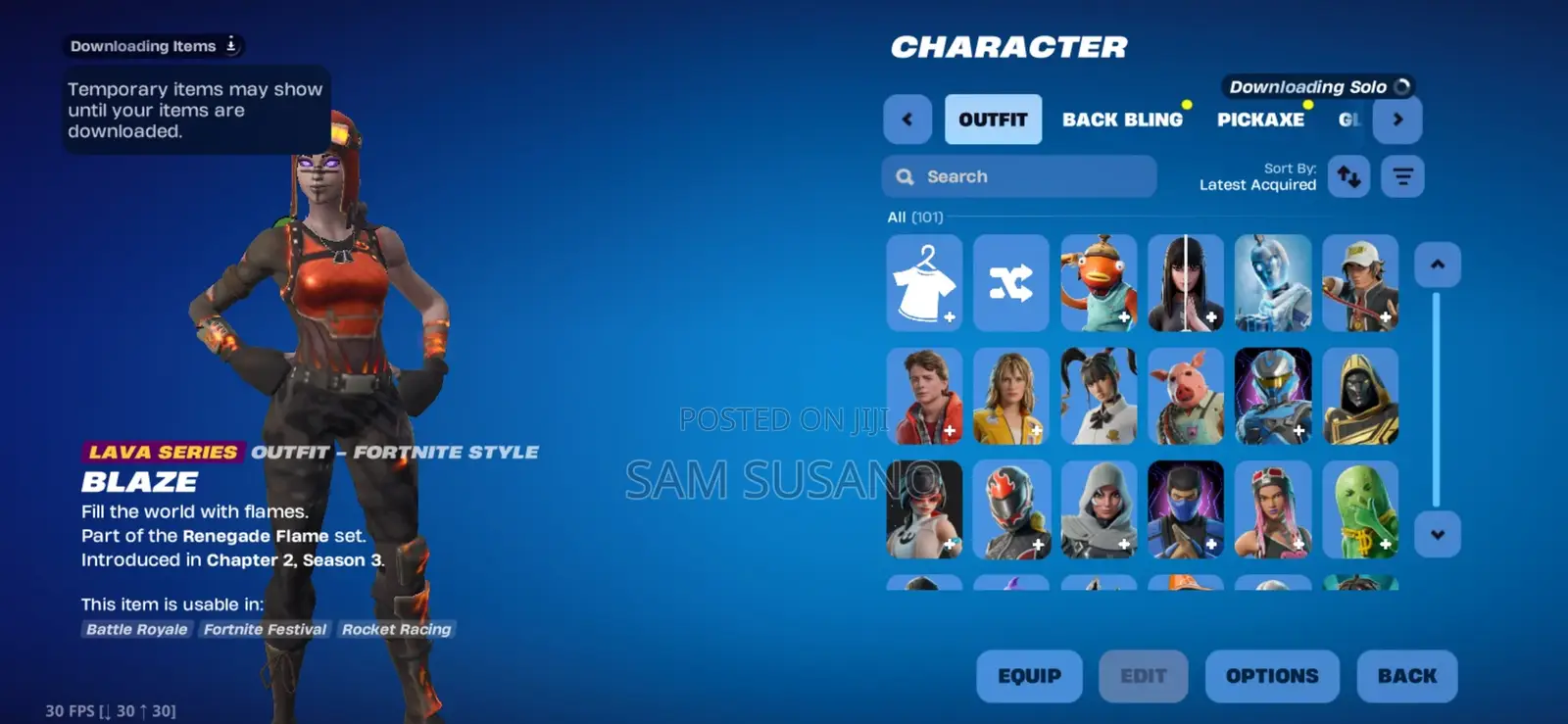Expand the next category with the right arrow

1398,119
